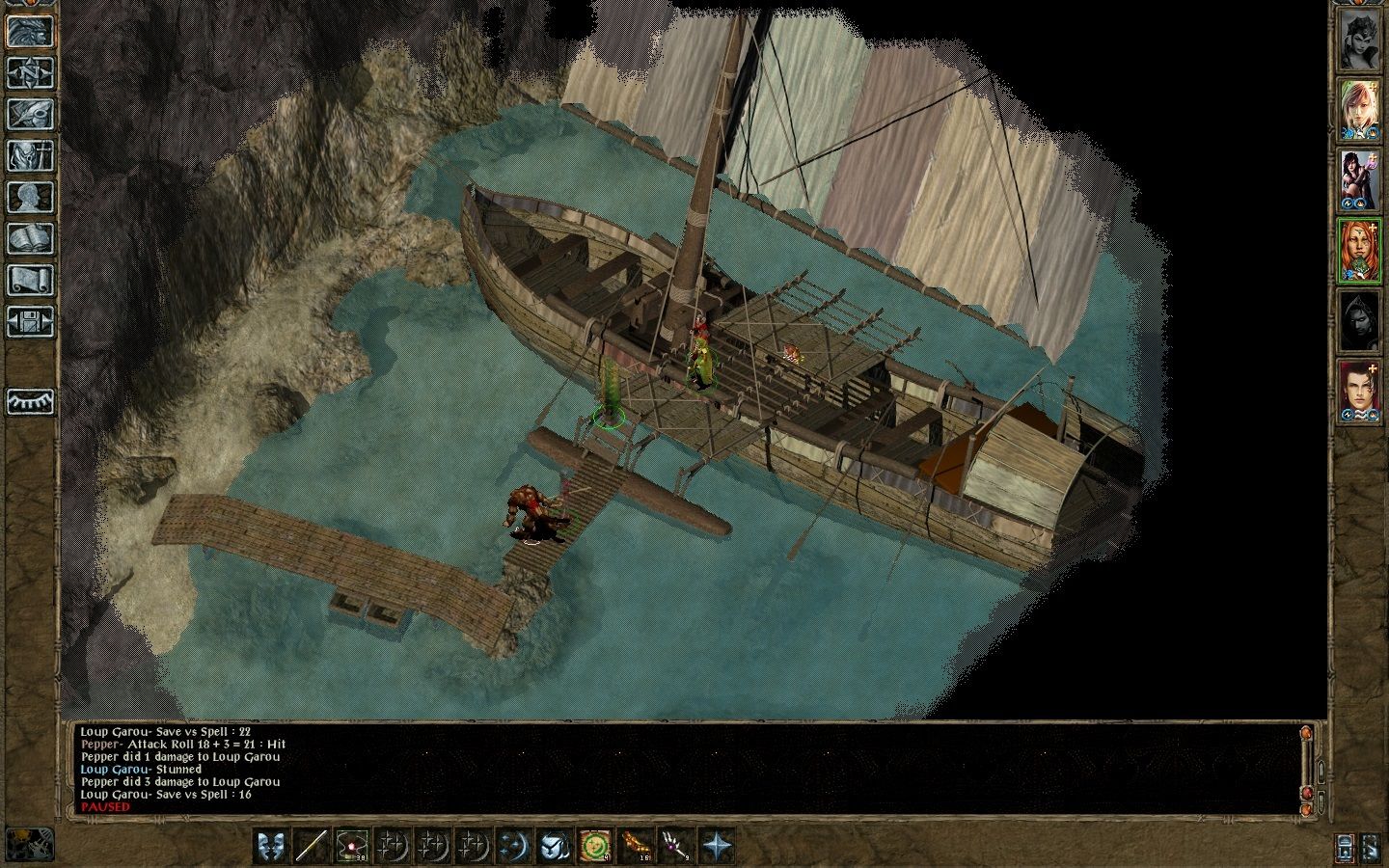Viewport: 1389px width, 868px height.
Task: Open the options floppy disk button
Action: 30,321
